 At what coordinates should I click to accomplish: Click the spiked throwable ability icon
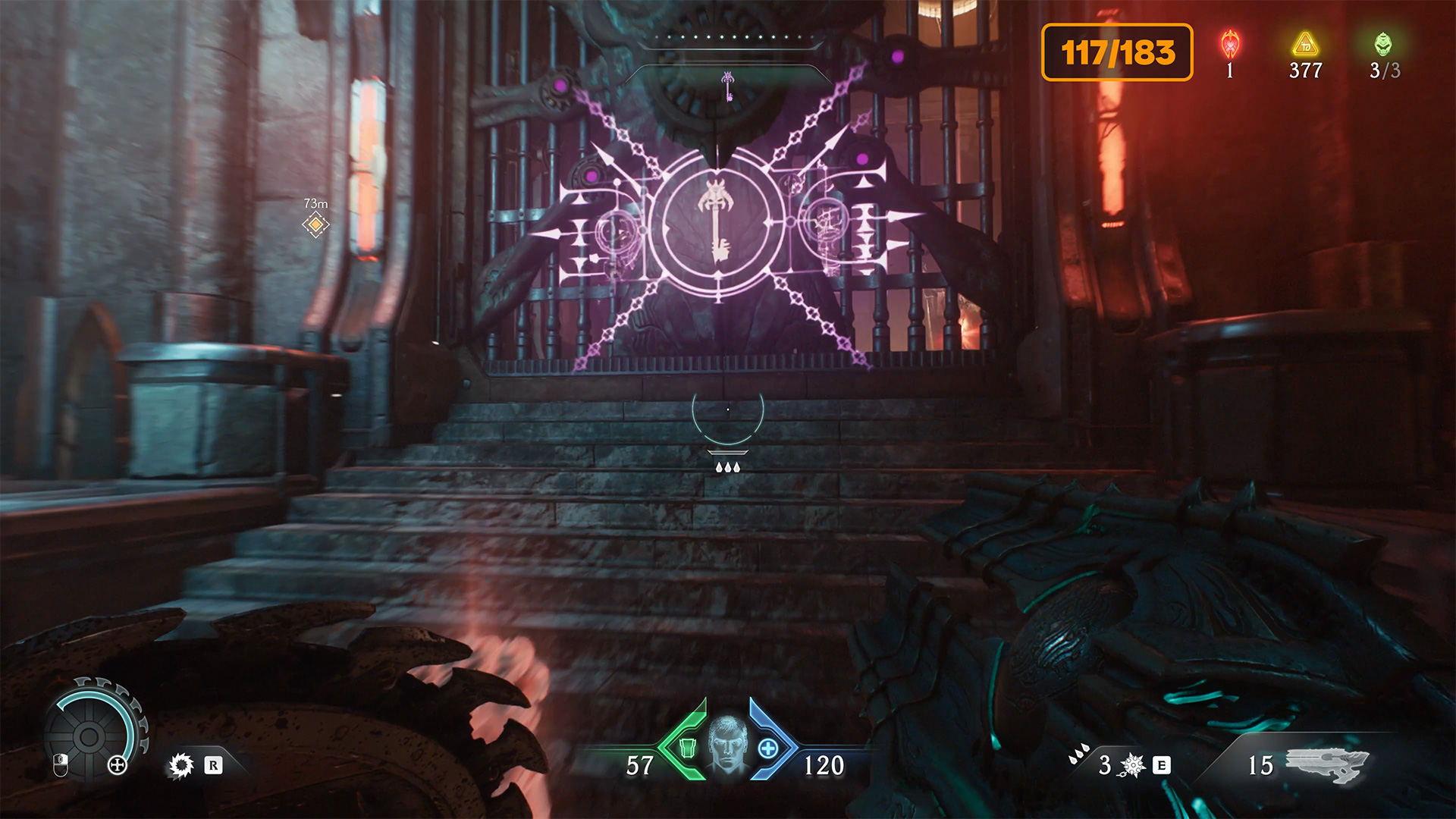[1132, 765]
